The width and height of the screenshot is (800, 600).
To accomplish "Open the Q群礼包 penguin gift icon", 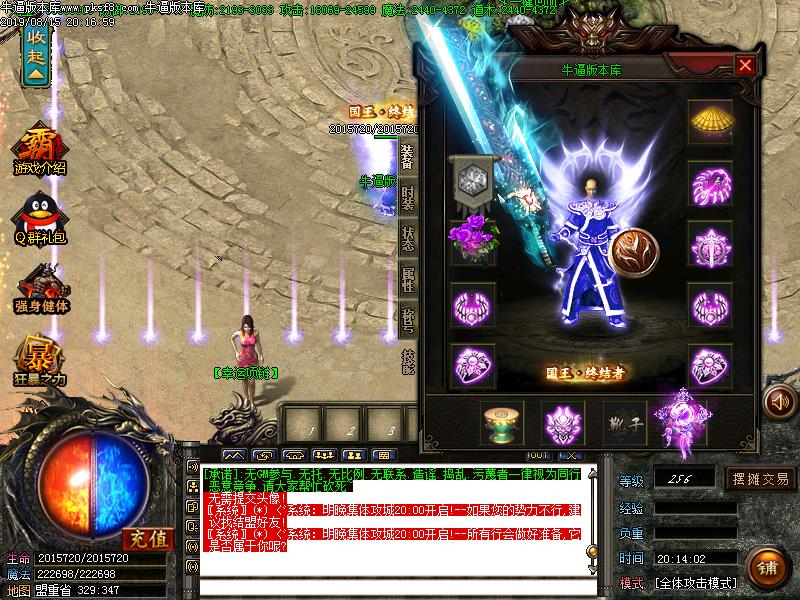I will point(40,218).
